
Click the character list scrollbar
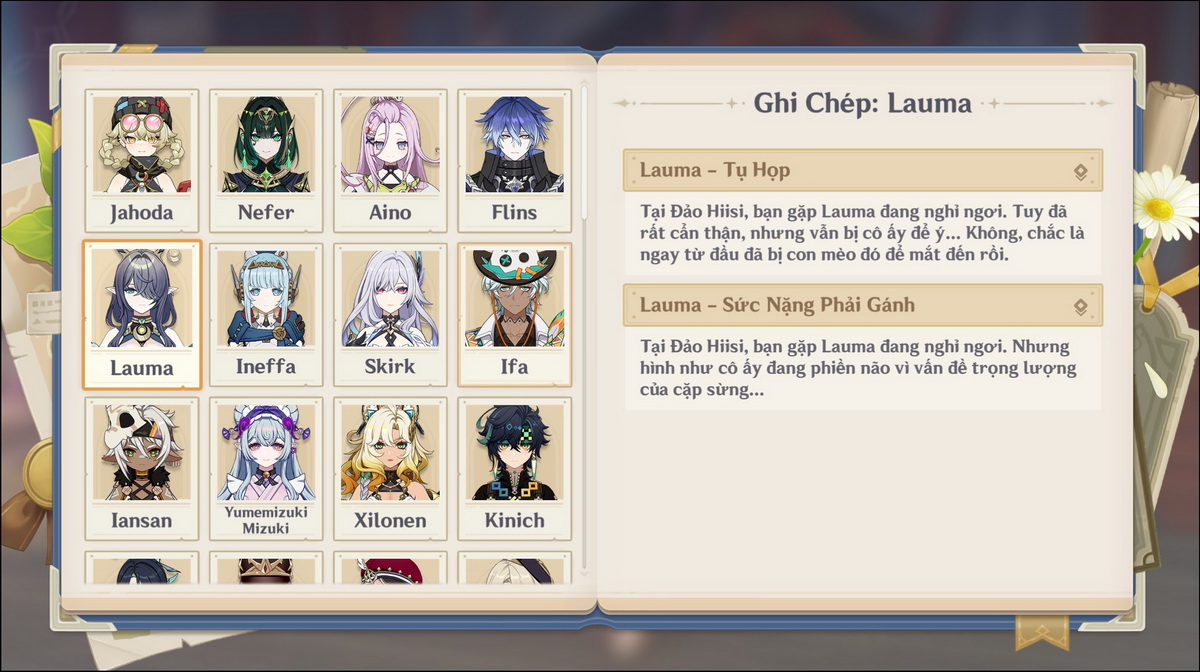[585, 150]
